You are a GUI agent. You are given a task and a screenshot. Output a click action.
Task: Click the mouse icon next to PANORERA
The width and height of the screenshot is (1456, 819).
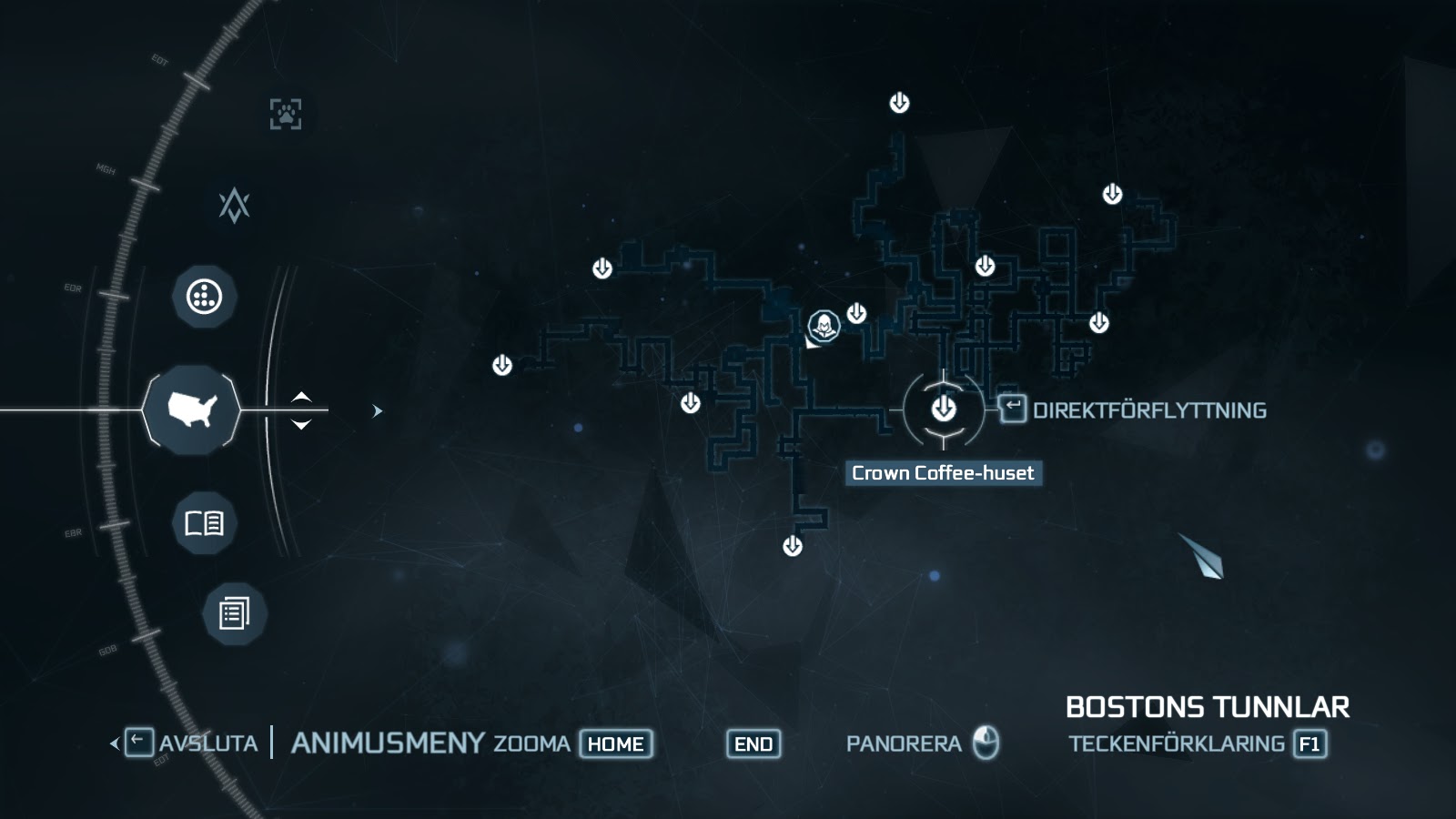pos(987,743)
